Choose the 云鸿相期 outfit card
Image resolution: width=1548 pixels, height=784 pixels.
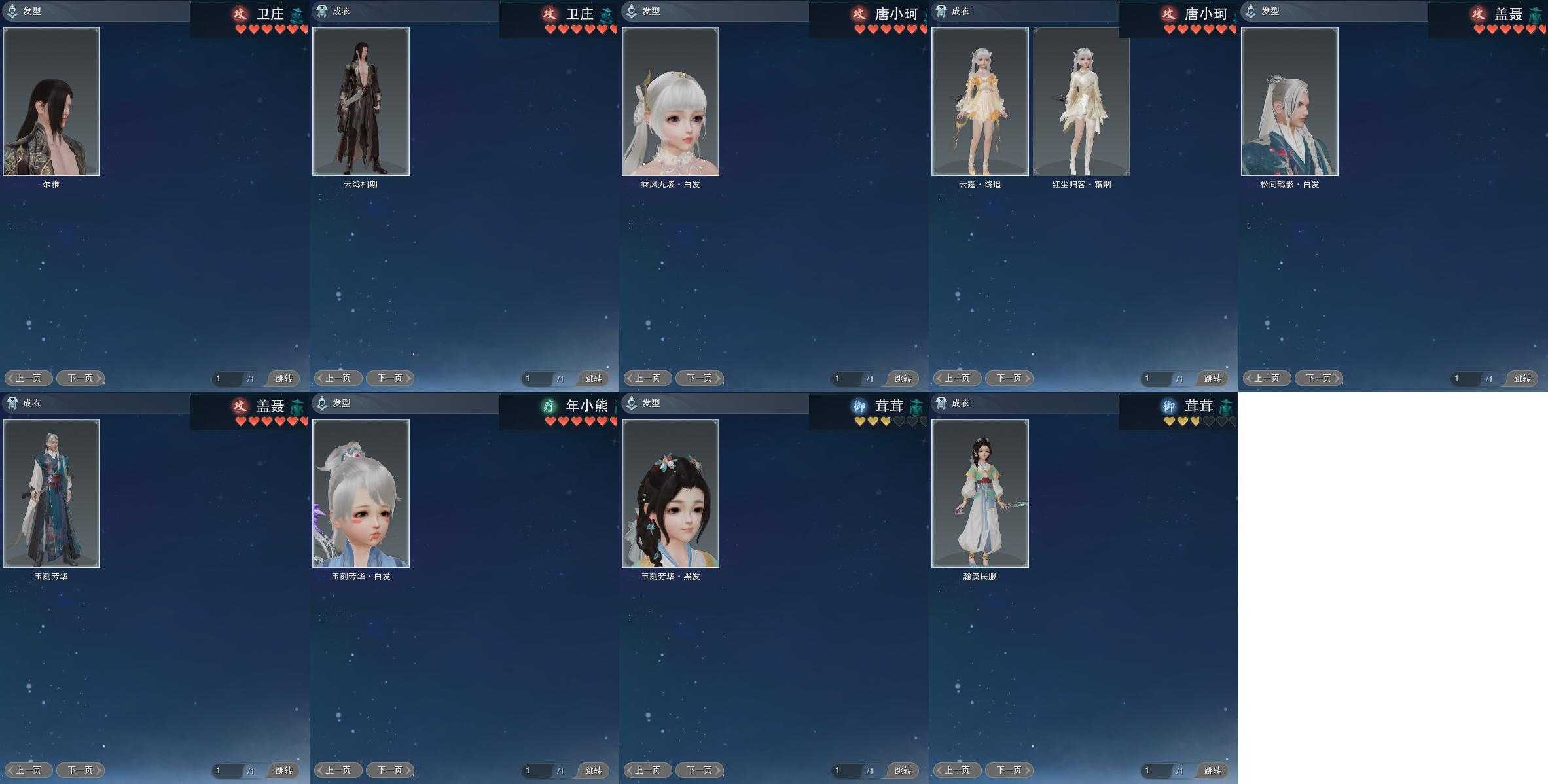pos(361,101)
